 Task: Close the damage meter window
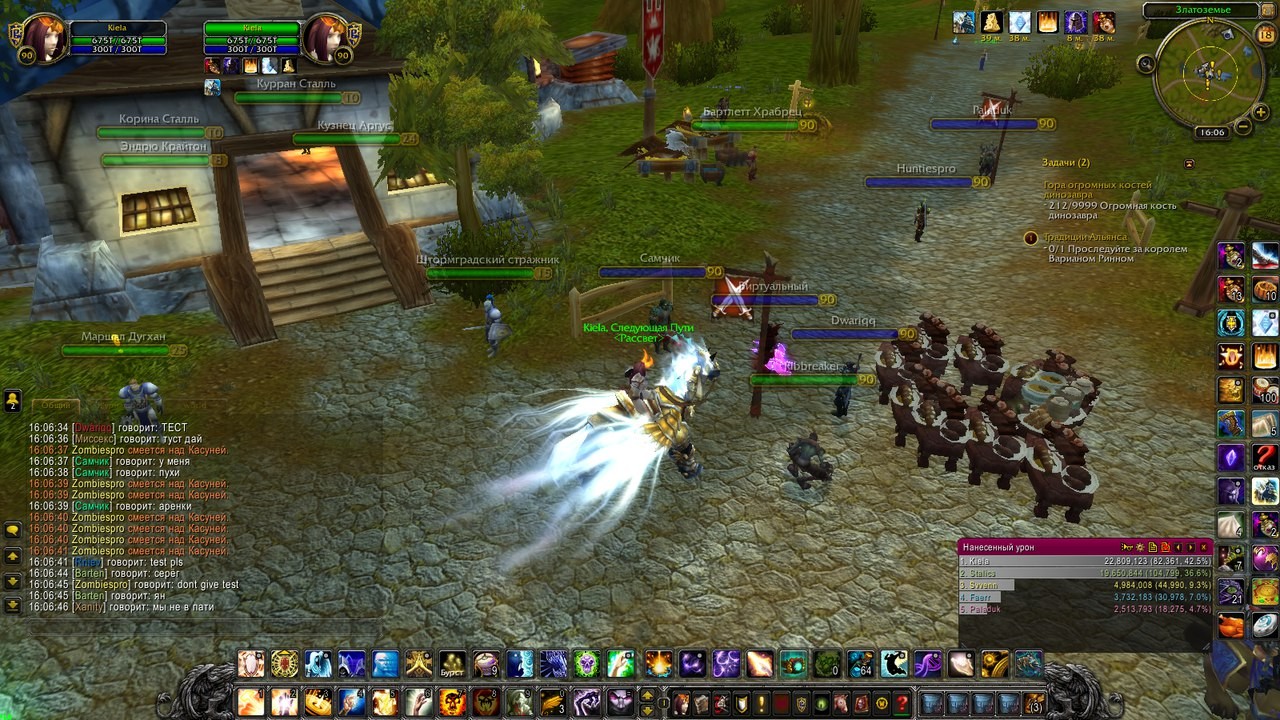point(1205,547)
